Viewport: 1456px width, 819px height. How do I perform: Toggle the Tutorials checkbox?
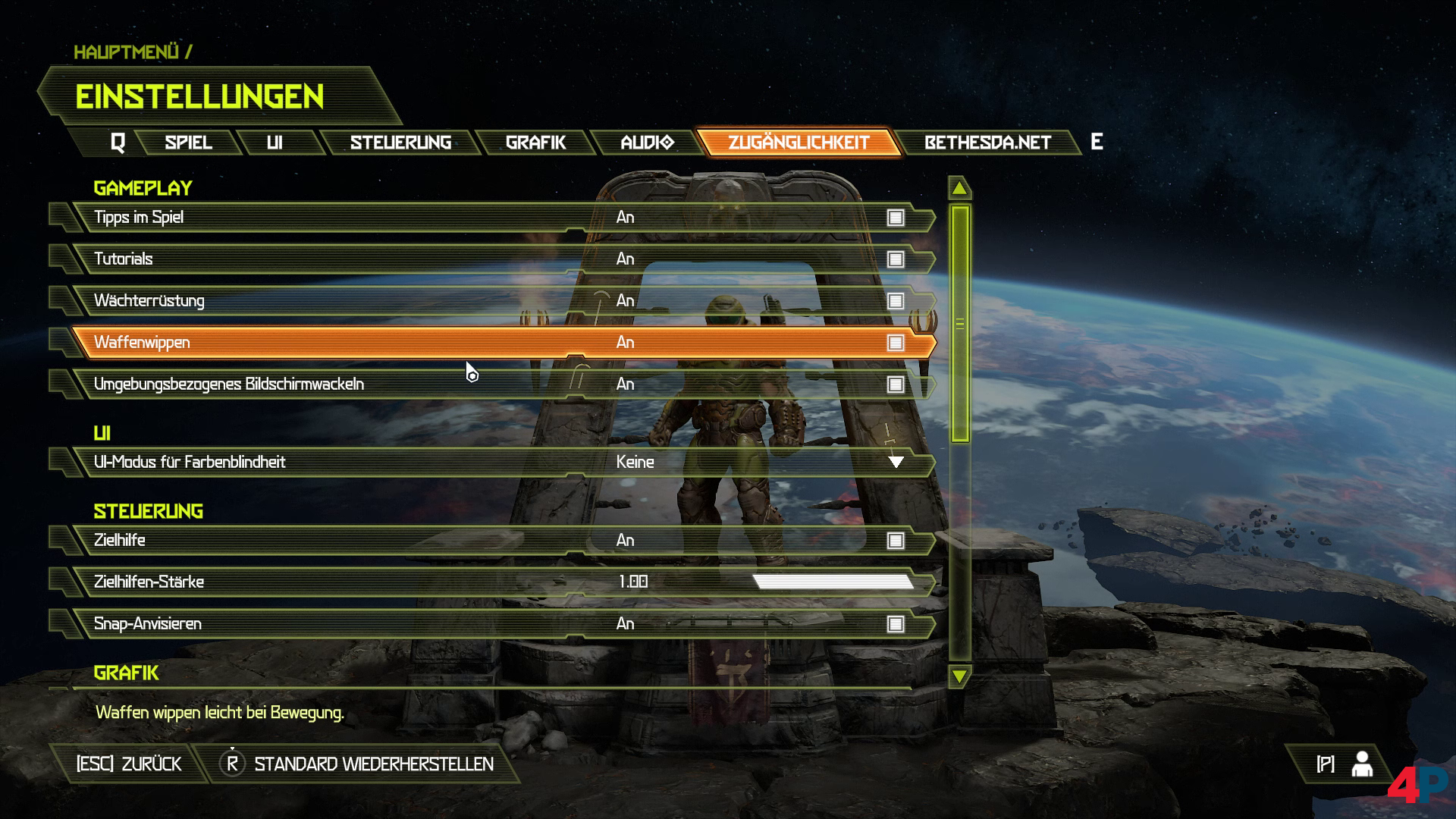[x=896, y=260]
